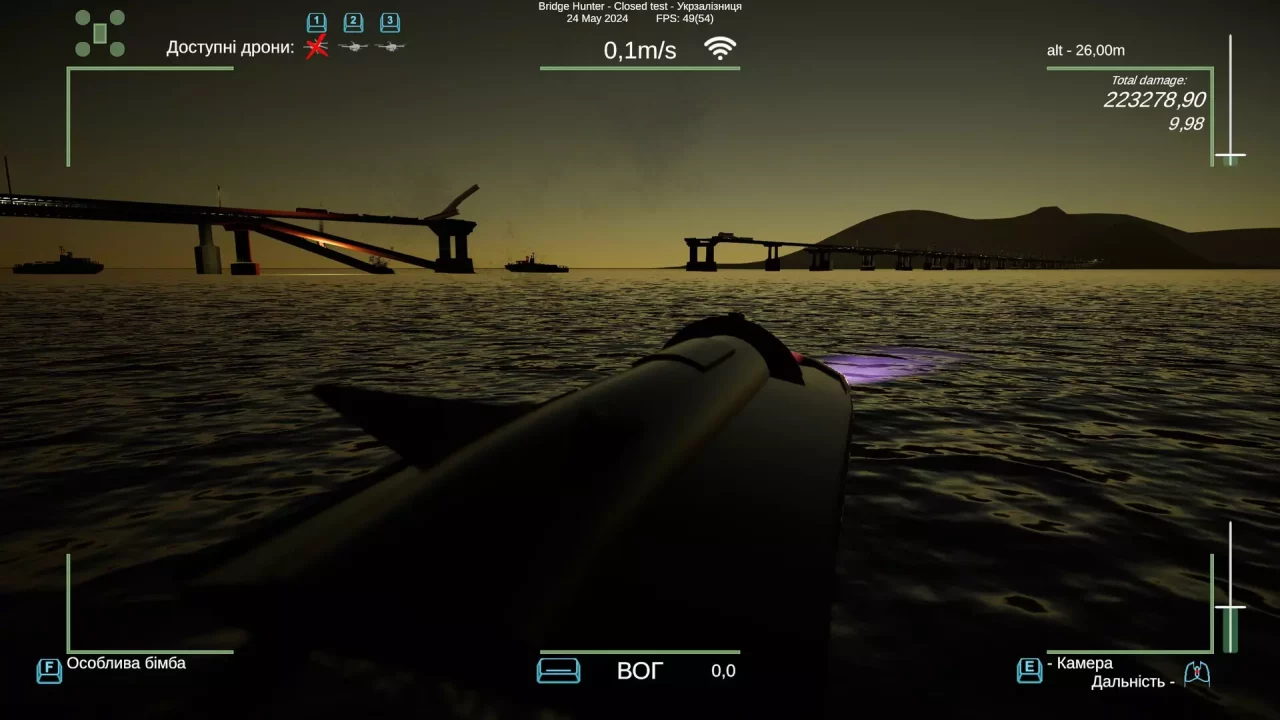Toggle drone slot 3 key button
The height and width of the screenshot is (720, 1280).
(x=389, y=22)
